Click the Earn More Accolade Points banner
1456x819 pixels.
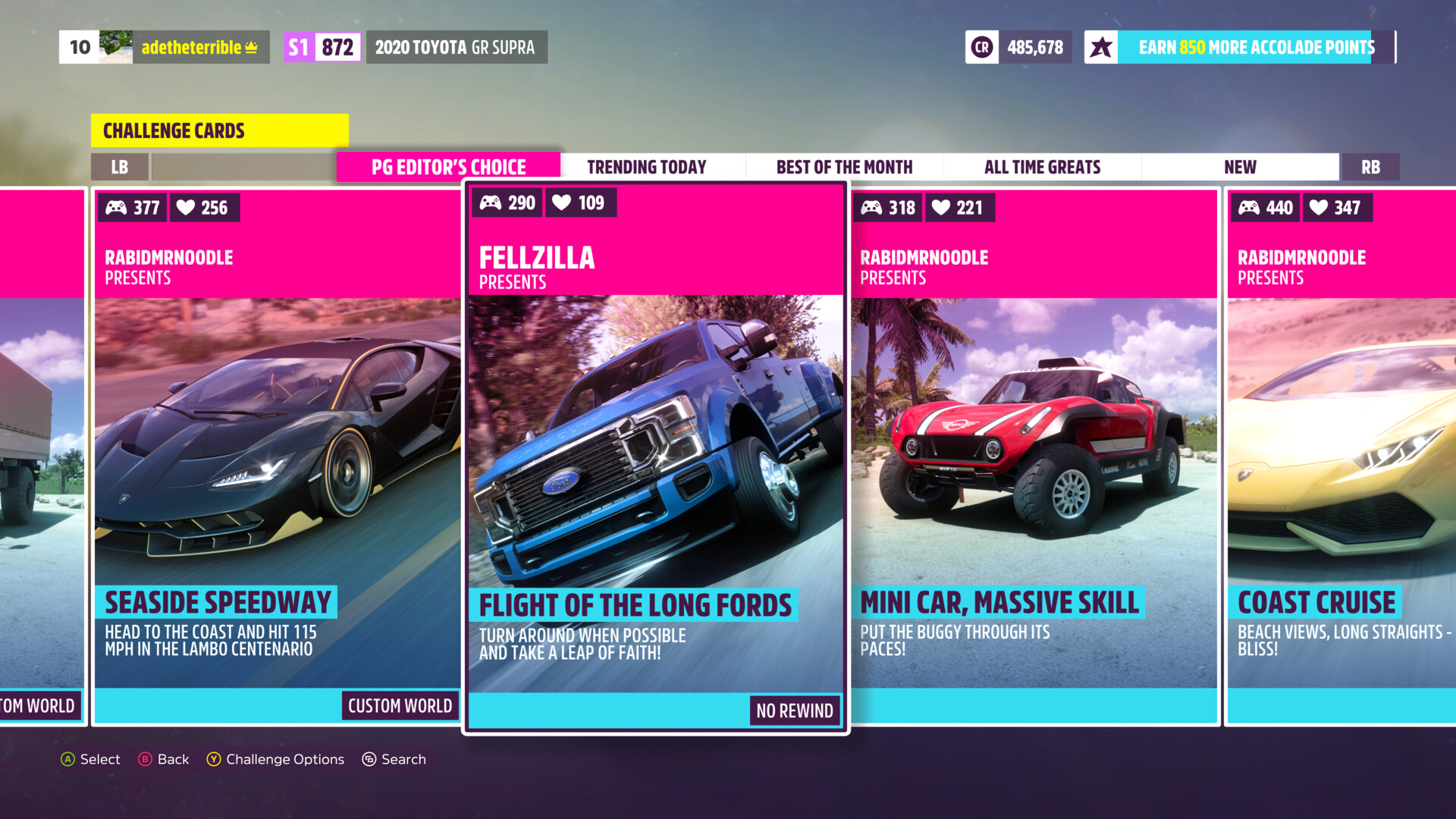(1241, 47)
